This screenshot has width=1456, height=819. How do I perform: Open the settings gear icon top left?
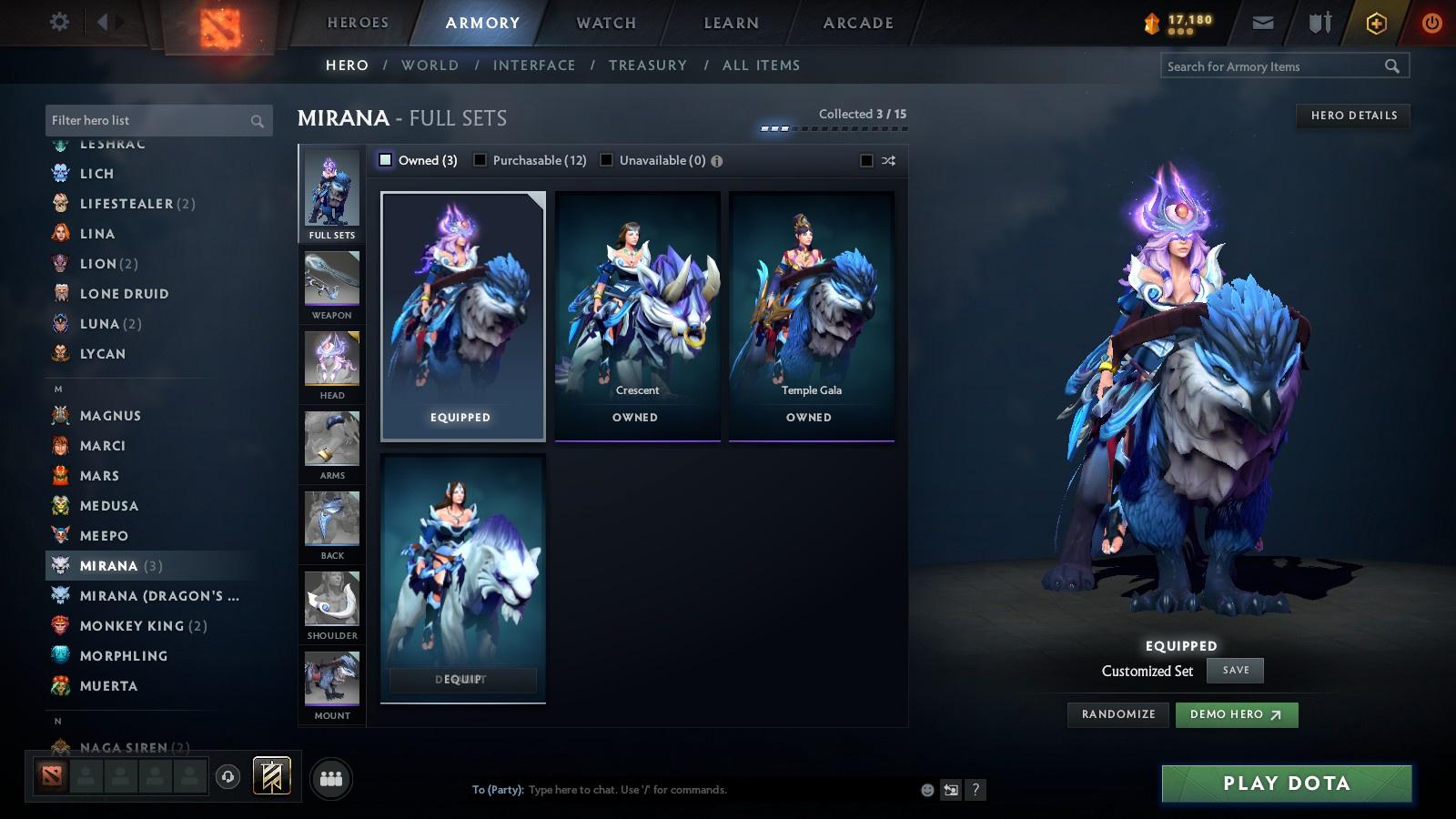[x=59, y=22]
